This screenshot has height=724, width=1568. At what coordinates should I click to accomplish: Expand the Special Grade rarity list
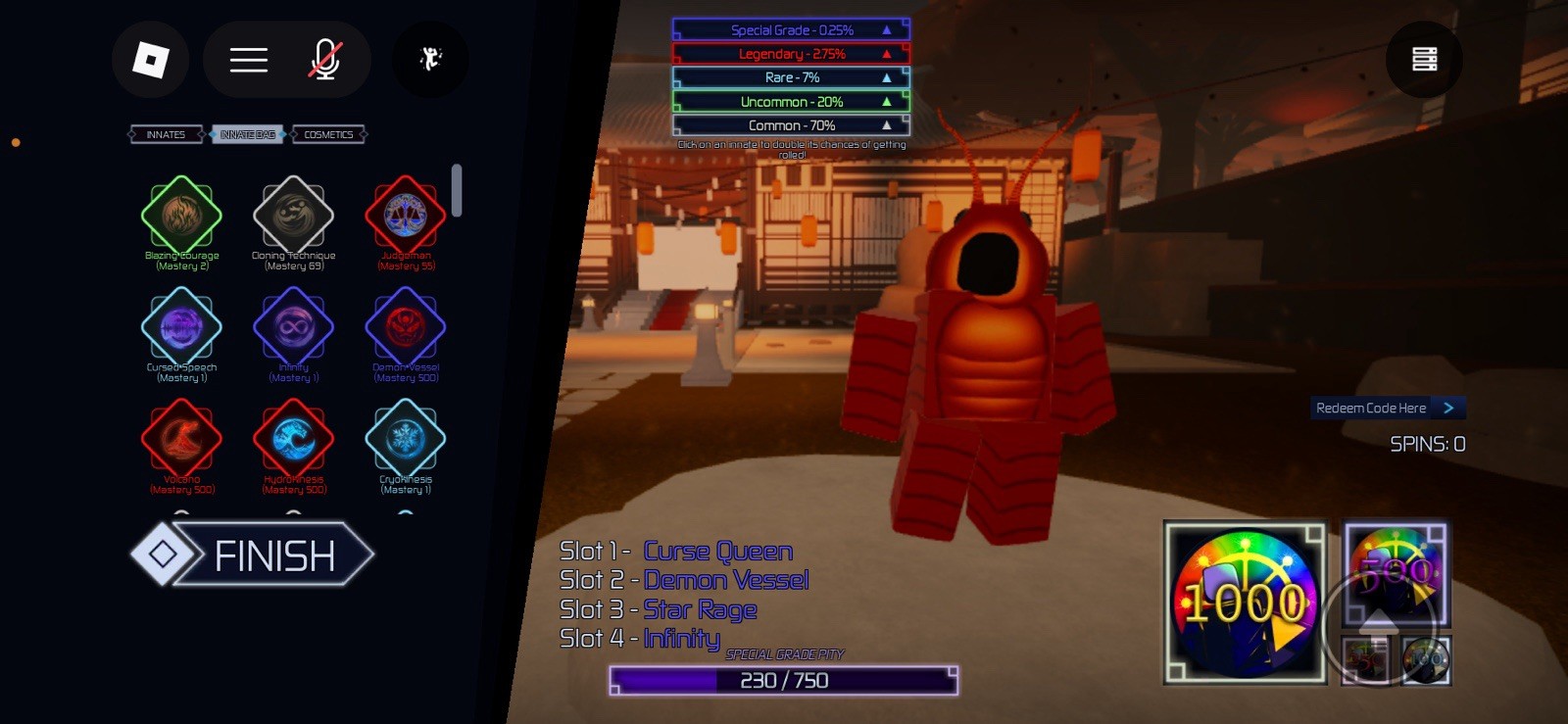pos(887,29)
